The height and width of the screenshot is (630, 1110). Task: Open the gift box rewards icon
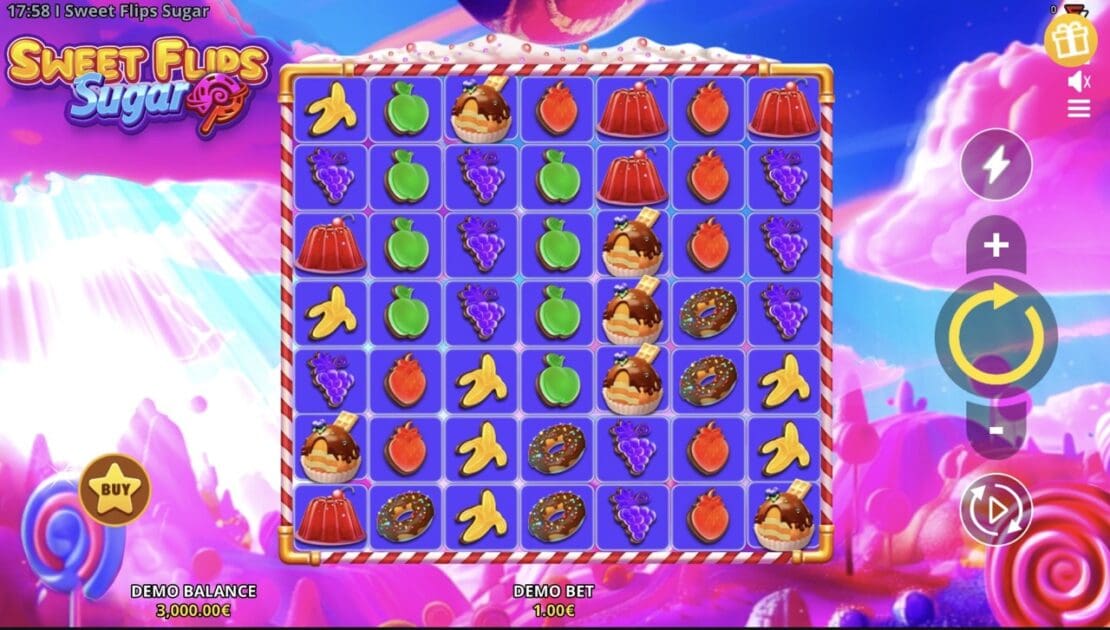click(x=1071, y=39)
